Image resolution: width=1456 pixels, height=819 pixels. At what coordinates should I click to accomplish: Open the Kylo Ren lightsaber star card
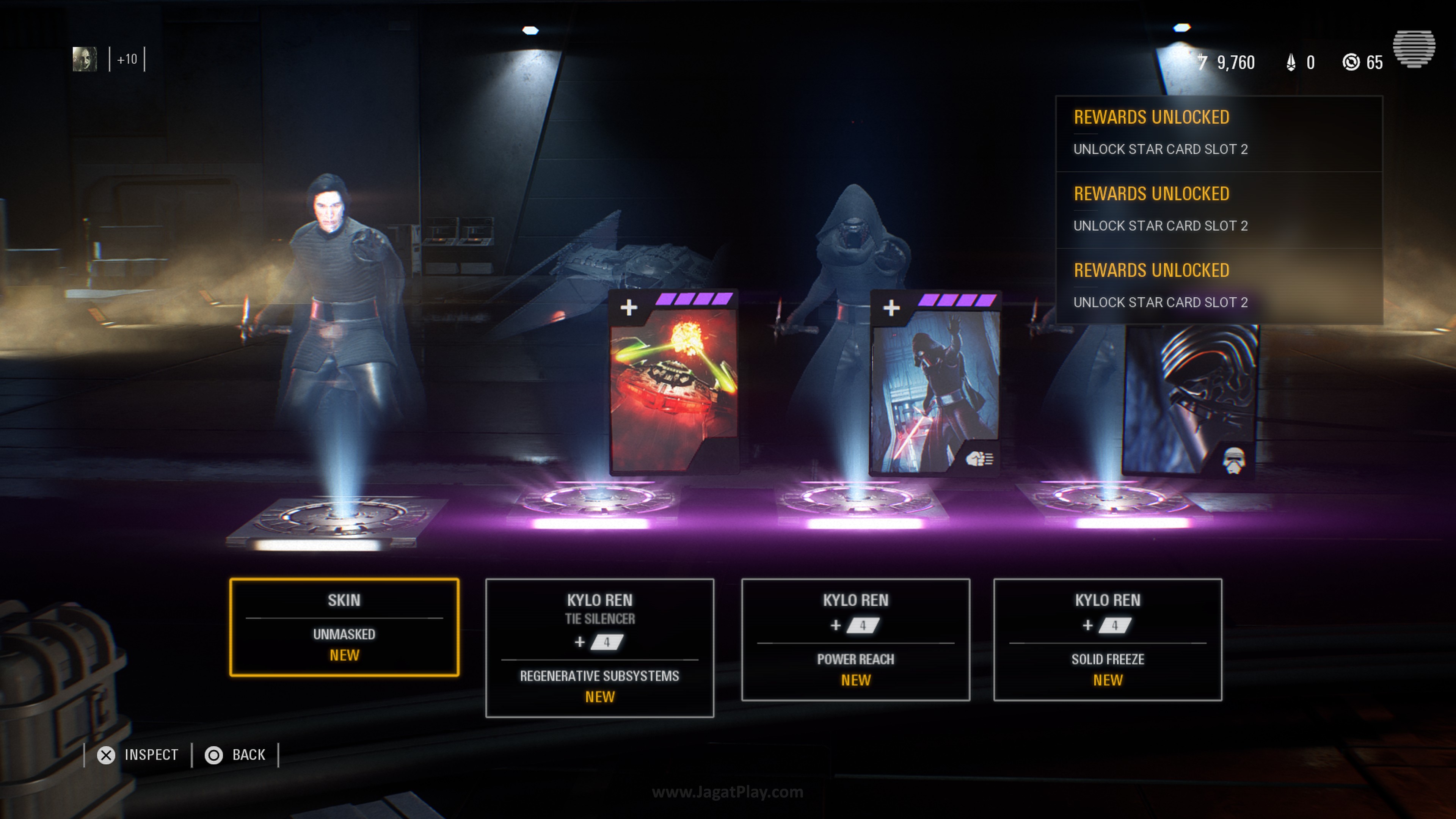(x=935, y=384)
